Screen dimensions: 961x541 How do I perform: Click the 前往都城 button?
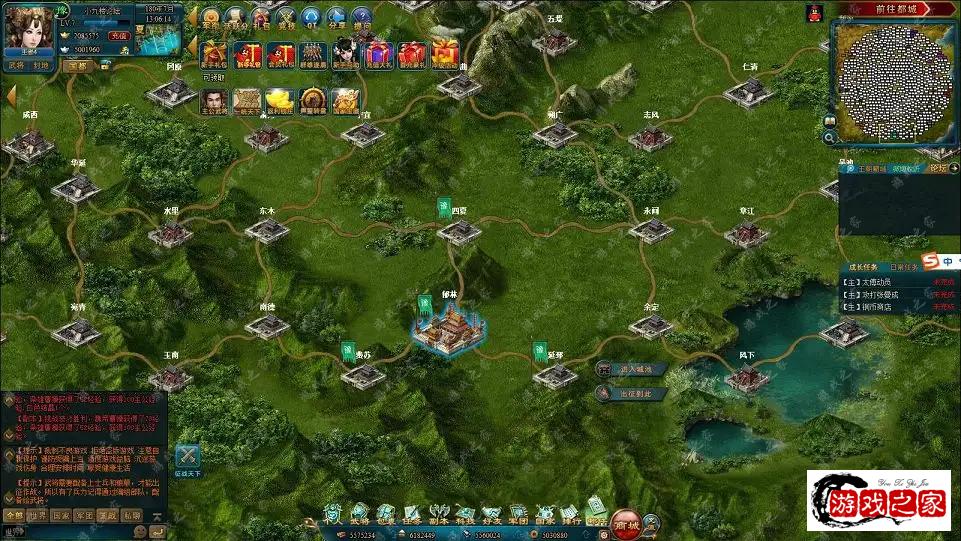tap(896, 8)
